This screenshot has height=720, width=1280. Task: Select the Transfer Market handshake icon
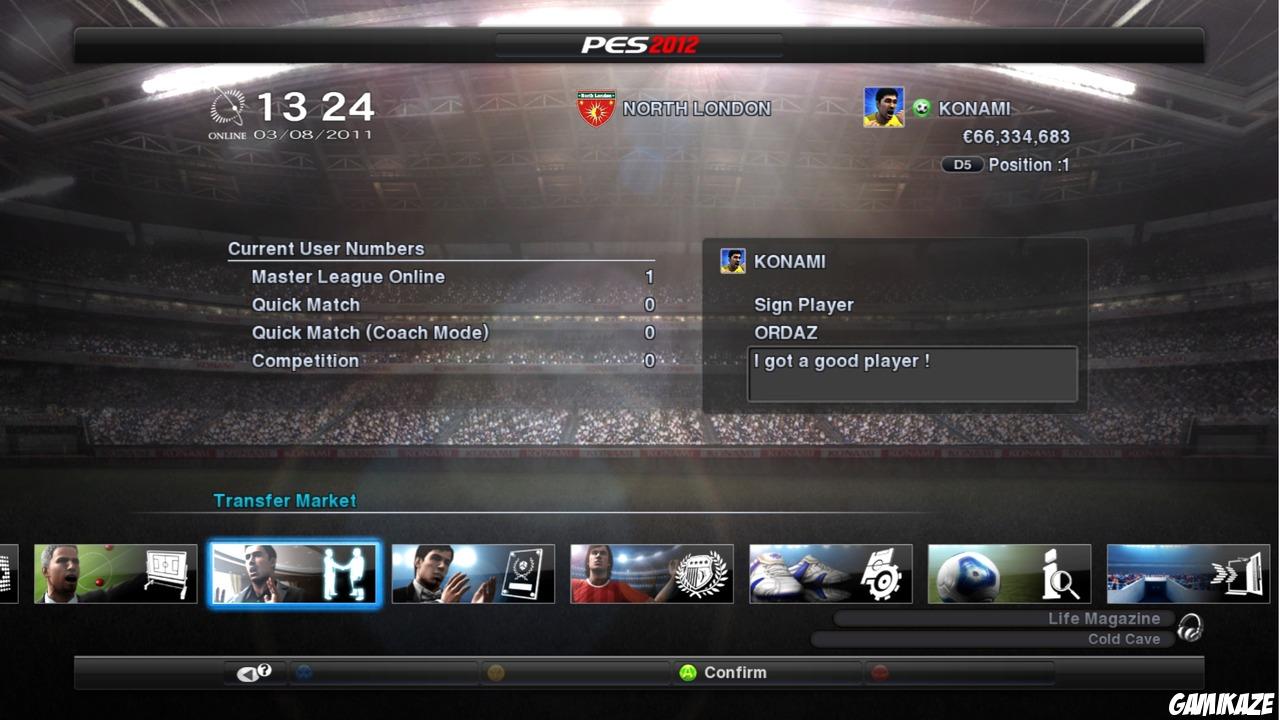(294, 574)
